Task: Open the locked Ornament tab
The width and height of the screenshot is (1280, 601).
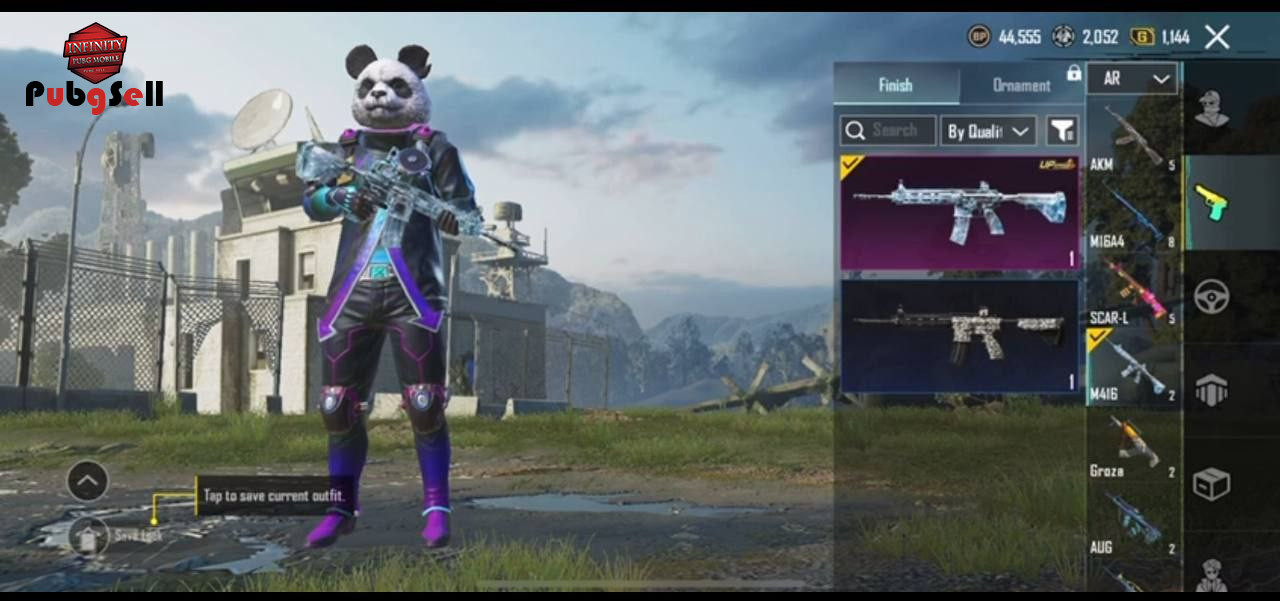Action: click(1022, 85)
